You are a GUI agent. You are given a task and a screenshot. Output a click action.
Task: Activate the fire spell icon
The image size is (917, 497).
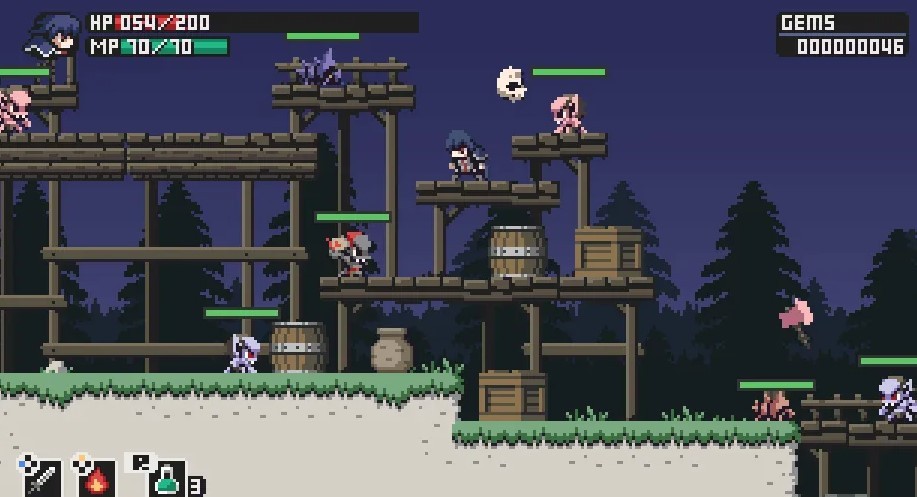(97, 478)
